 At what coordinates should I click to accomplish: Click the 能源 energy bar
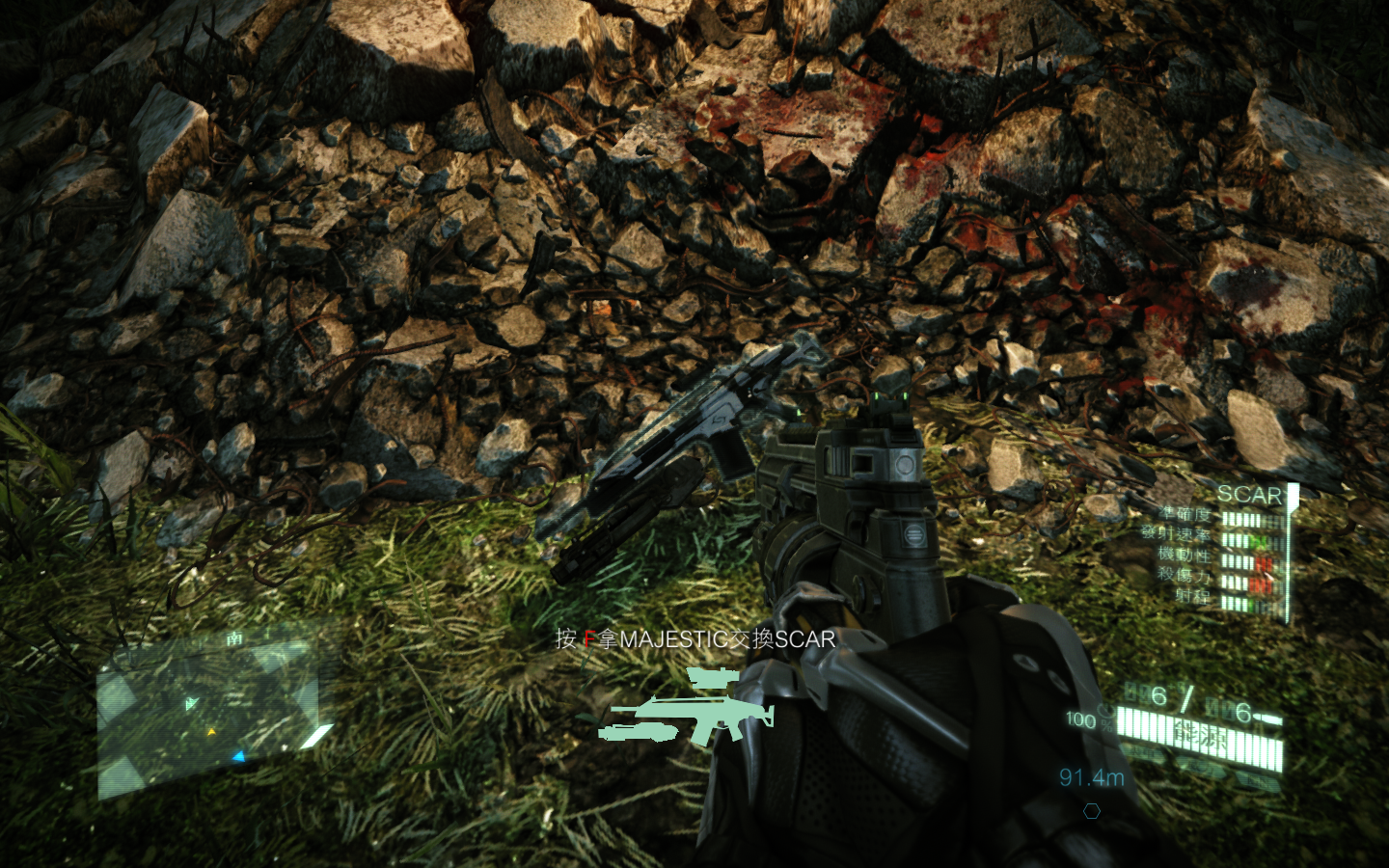(1202, 733)
